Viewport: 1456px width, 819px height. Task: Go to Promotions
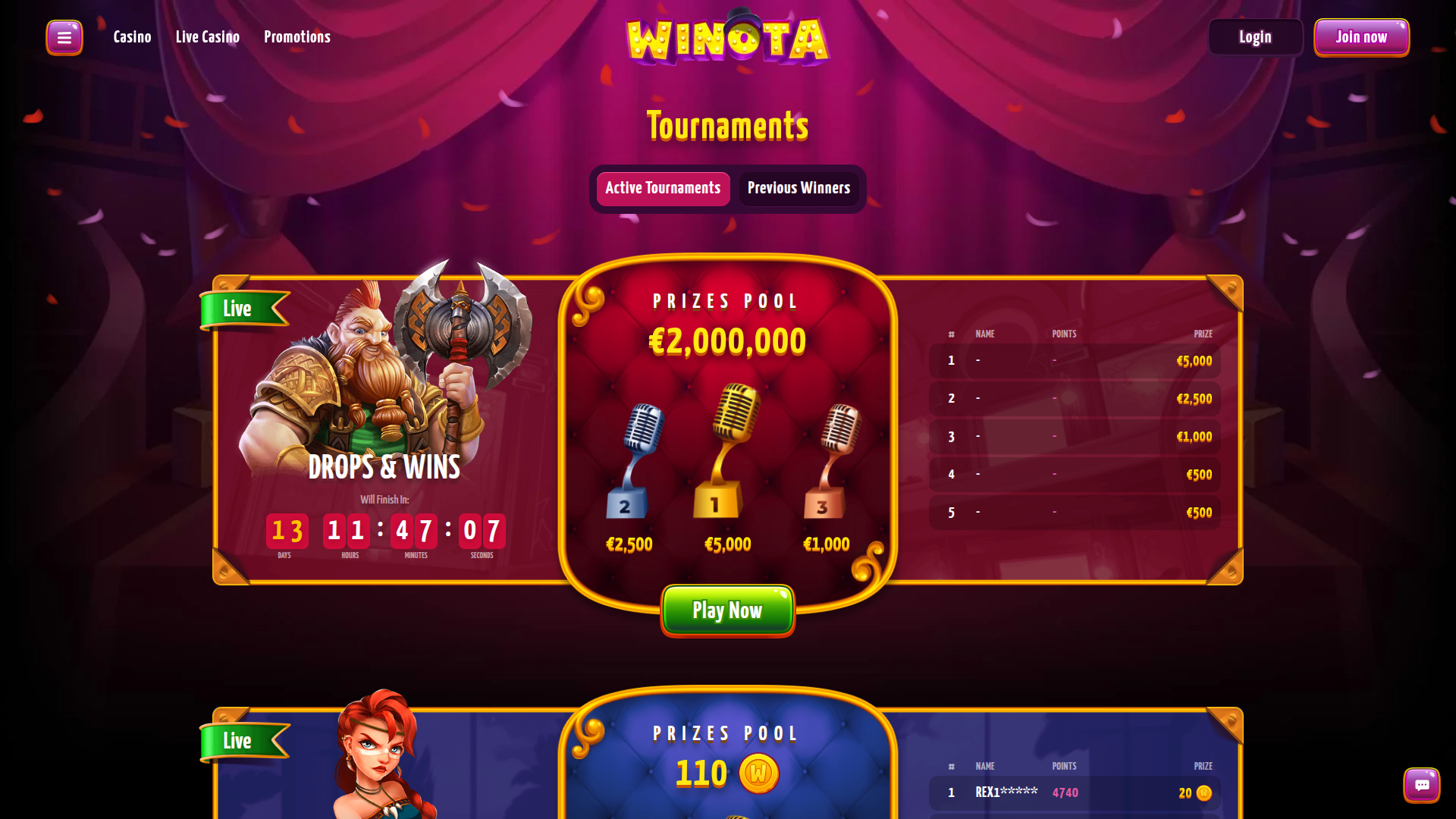coord(297,36)
